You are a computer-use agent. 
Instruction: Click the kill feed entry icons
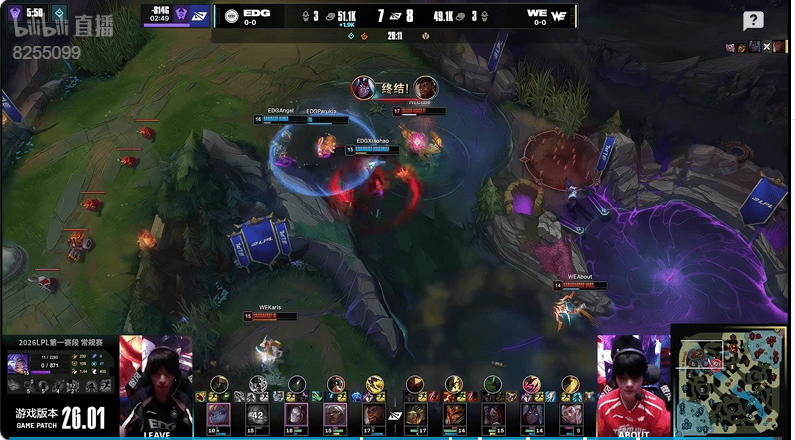click(757, 47)
